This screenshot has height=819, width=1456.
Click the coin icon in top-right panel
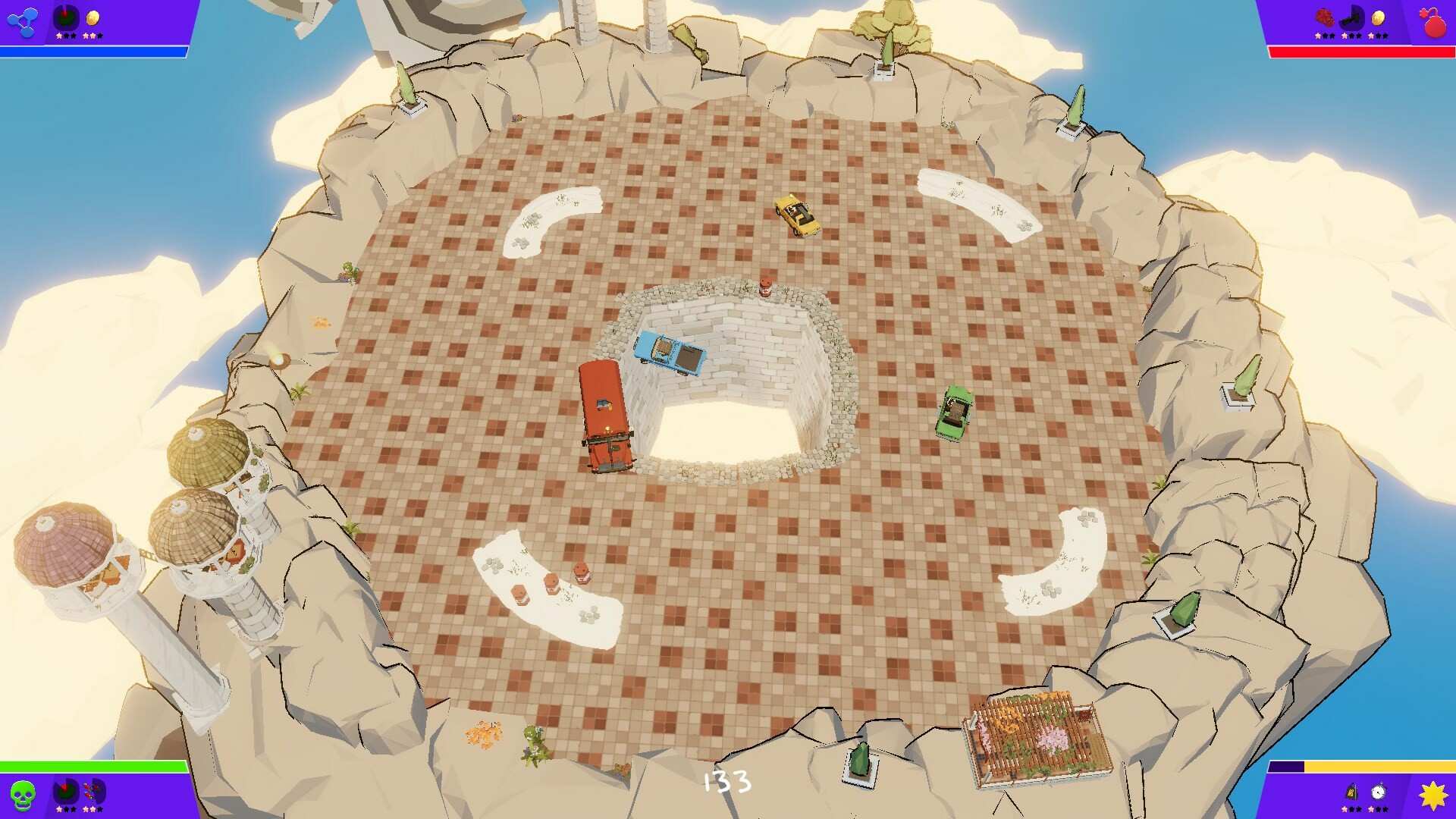coord(1379,19)
